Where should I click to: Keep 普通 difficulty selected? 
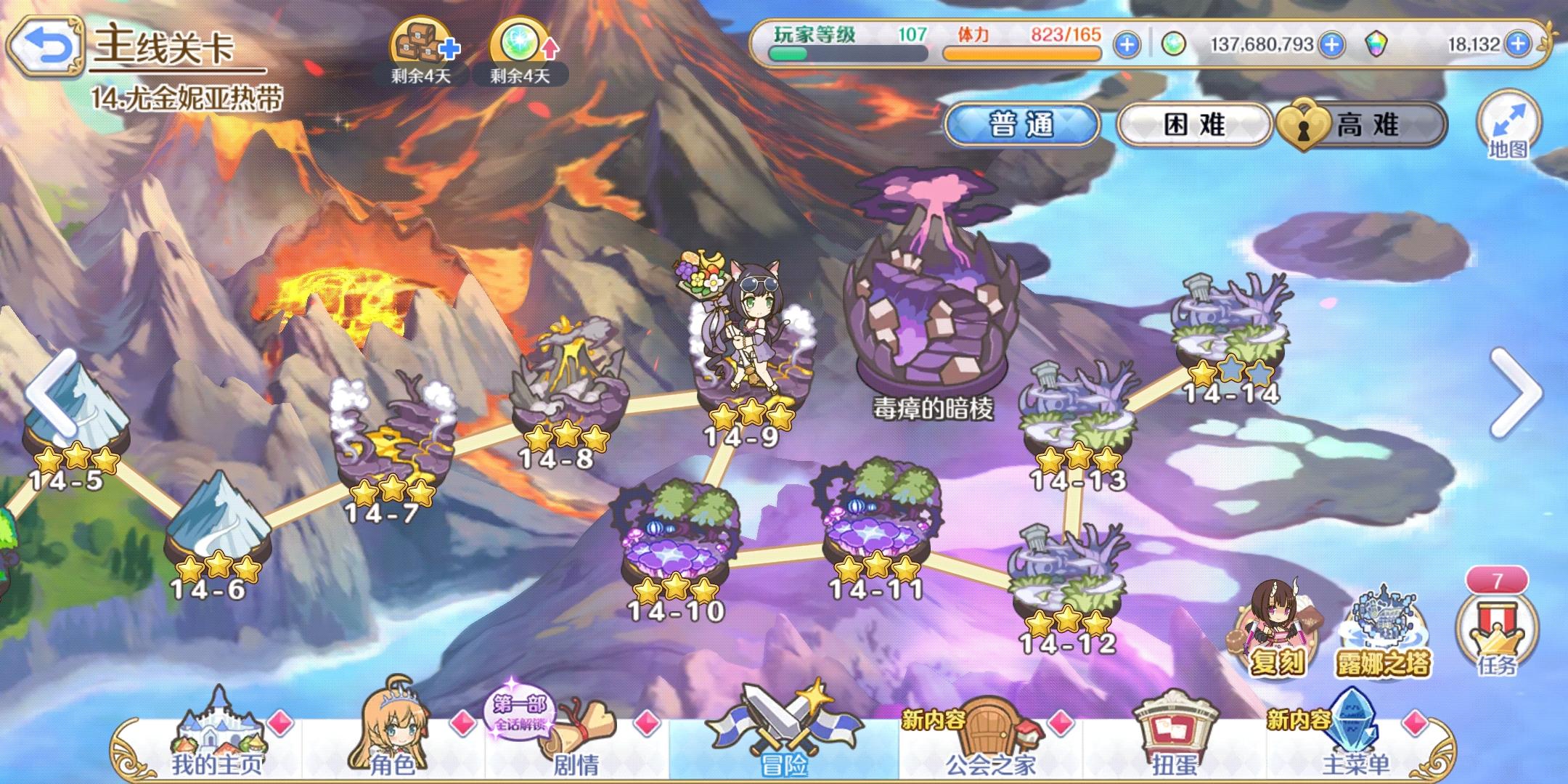tap(1024, 123)
